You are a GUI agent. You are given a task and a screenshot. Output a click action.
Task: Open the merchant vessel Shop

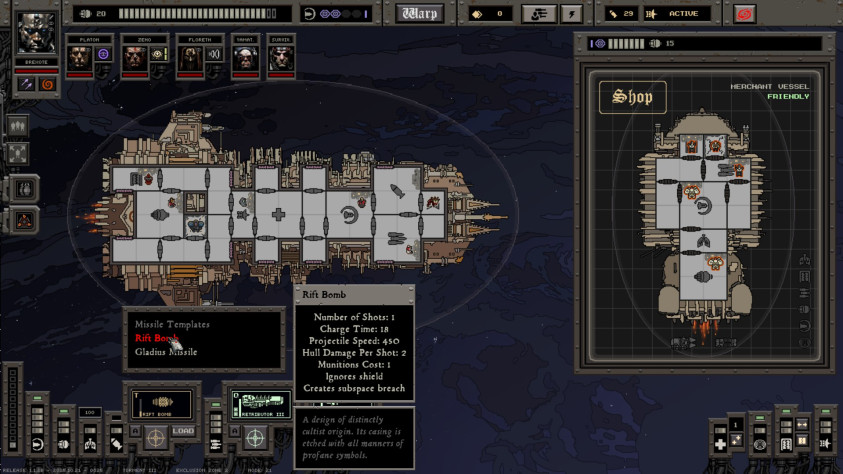point(633,97)
